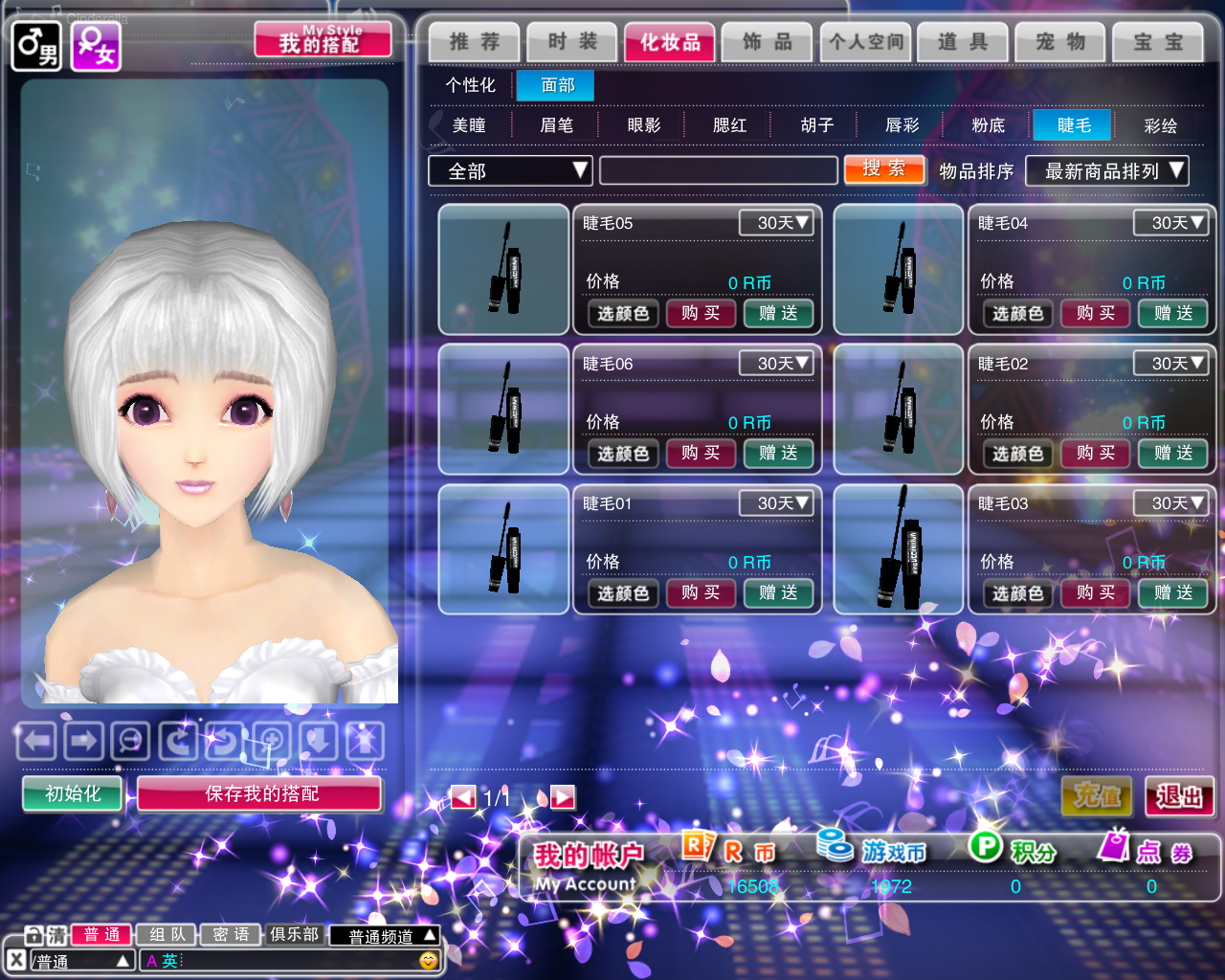The width and height of the screenshot is (1225, 980).
Task: Reset the look with 初始化
Action: (73, 793)
